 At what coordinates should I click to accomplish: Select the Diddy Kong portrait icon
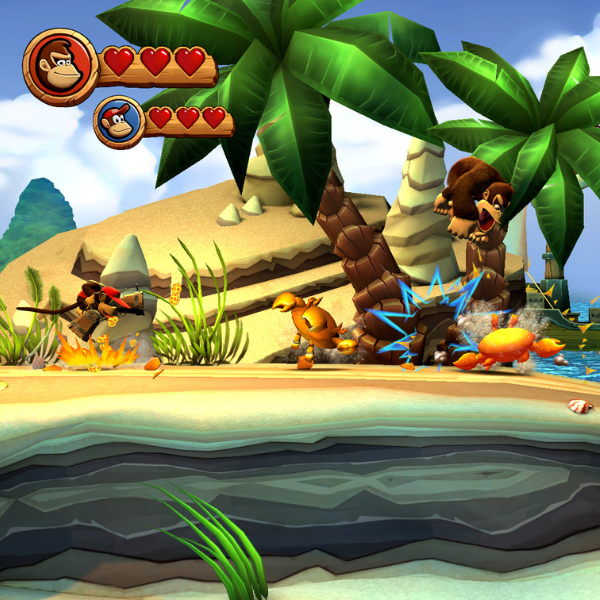[x=119, y=121]
